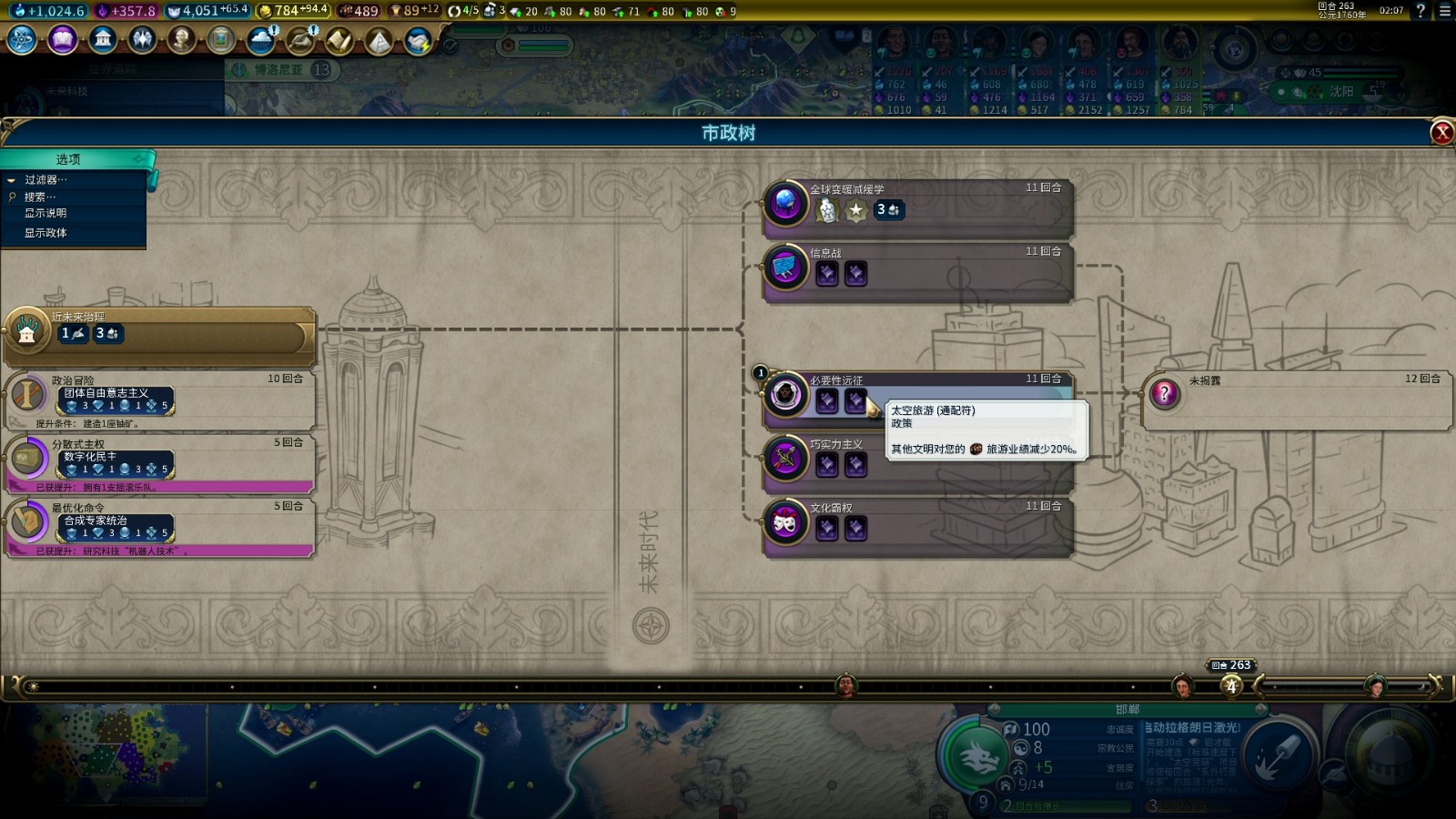The image size is (1456, 819).
Task: Choose the 文化霸权 civic node
Action: pos(917,521)
